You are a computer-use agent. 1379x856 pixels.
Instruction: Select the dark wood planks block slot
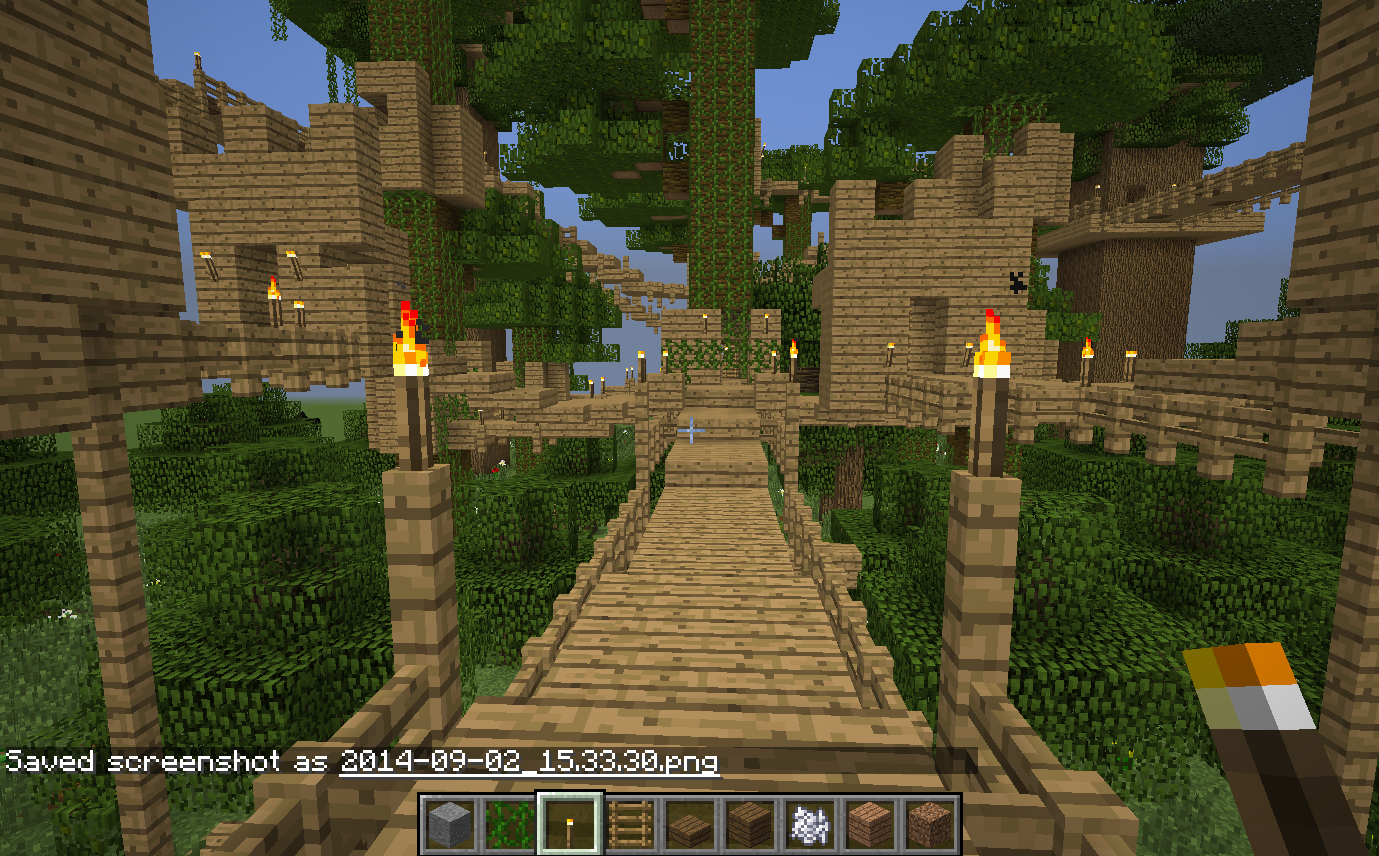749,825
